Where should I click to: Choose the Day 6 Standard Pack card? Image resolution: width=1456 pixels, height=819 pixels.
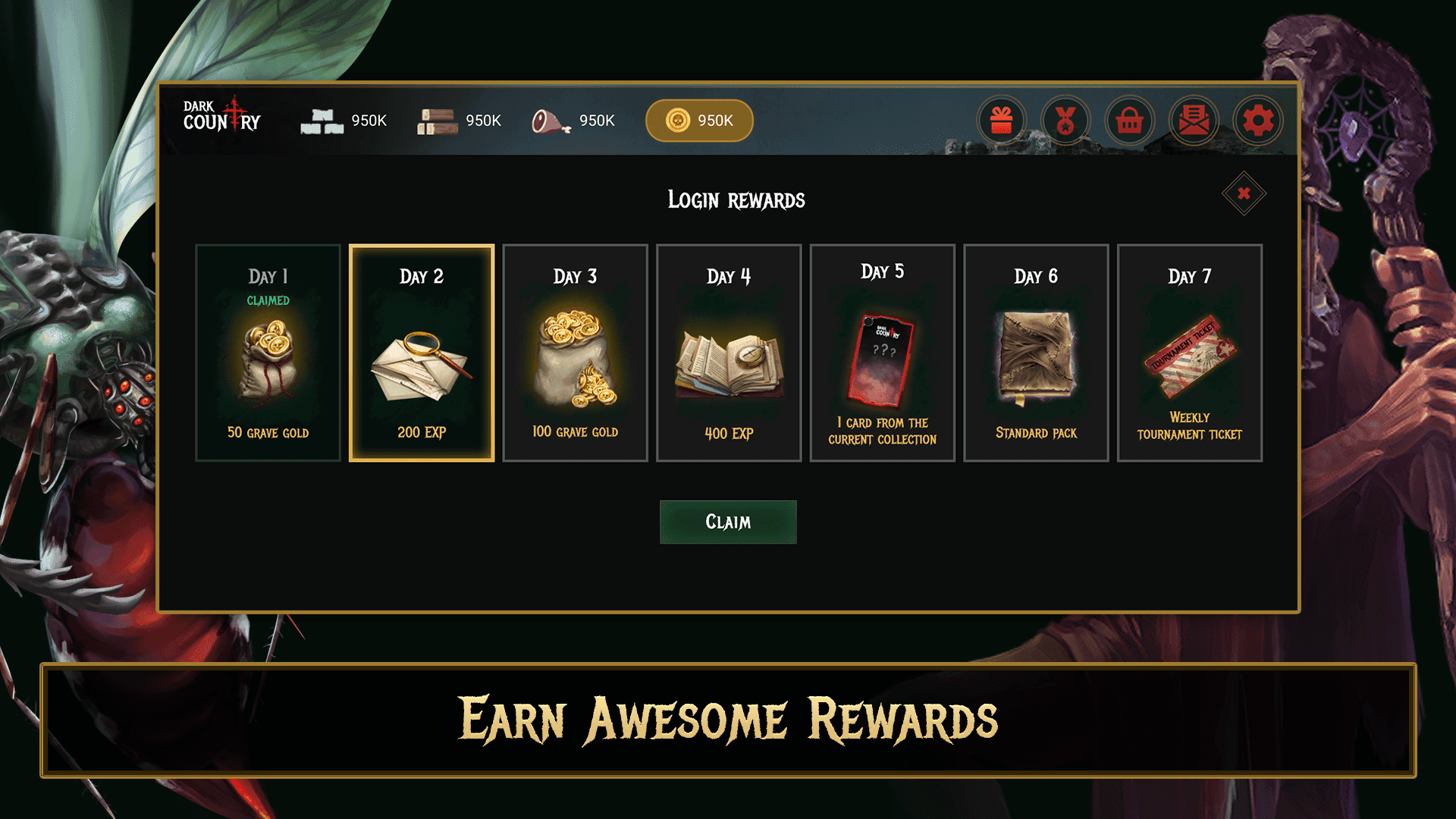[1036, 353]
